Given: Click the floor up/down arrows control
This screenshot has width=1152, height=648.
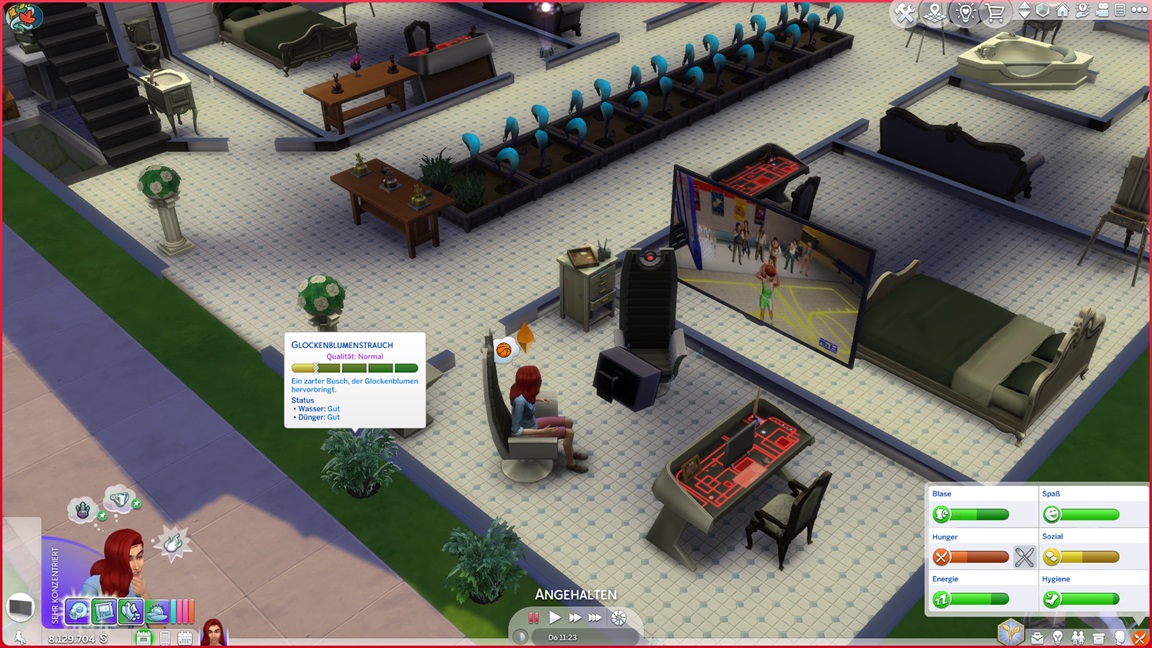Looking at the screenshot, I should 1024,11.
